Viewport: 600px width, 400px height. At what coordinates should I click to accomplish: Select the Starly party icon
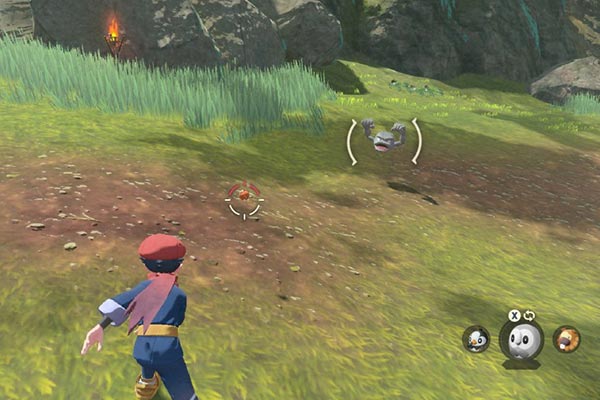(476, 339)
